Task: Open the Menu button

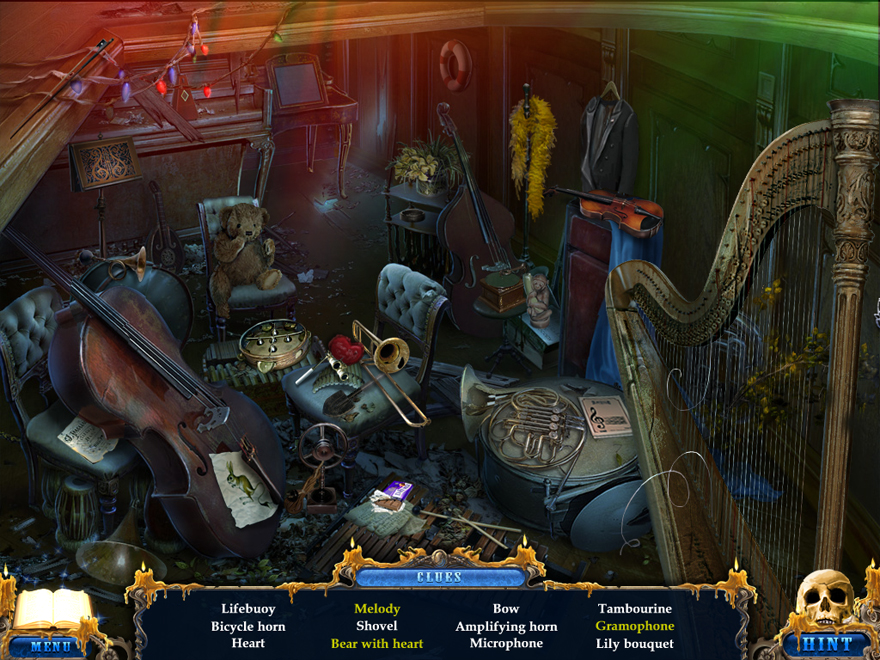Action: 50,646
